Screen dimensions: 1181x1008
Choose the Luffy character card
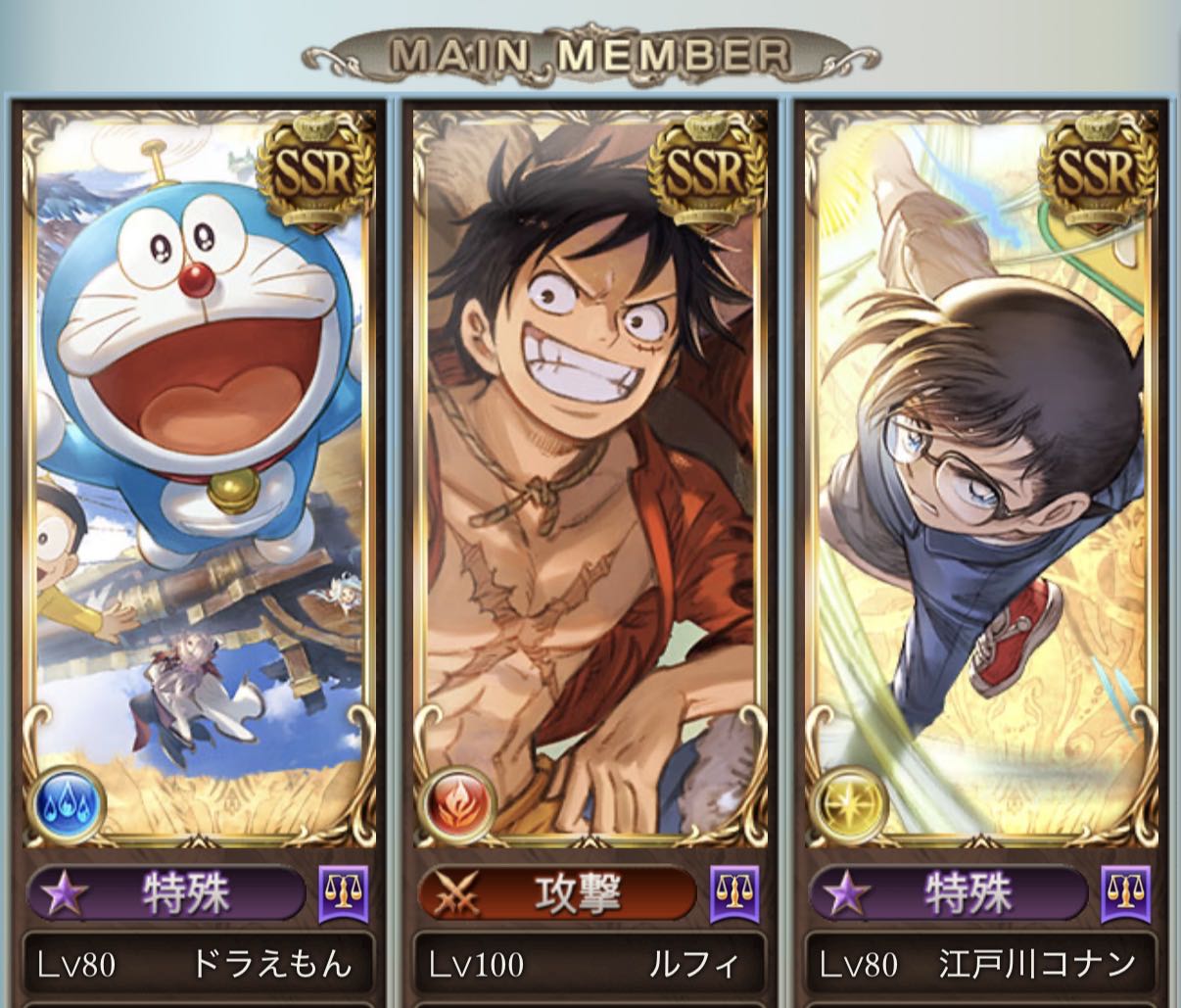point(590,470)
